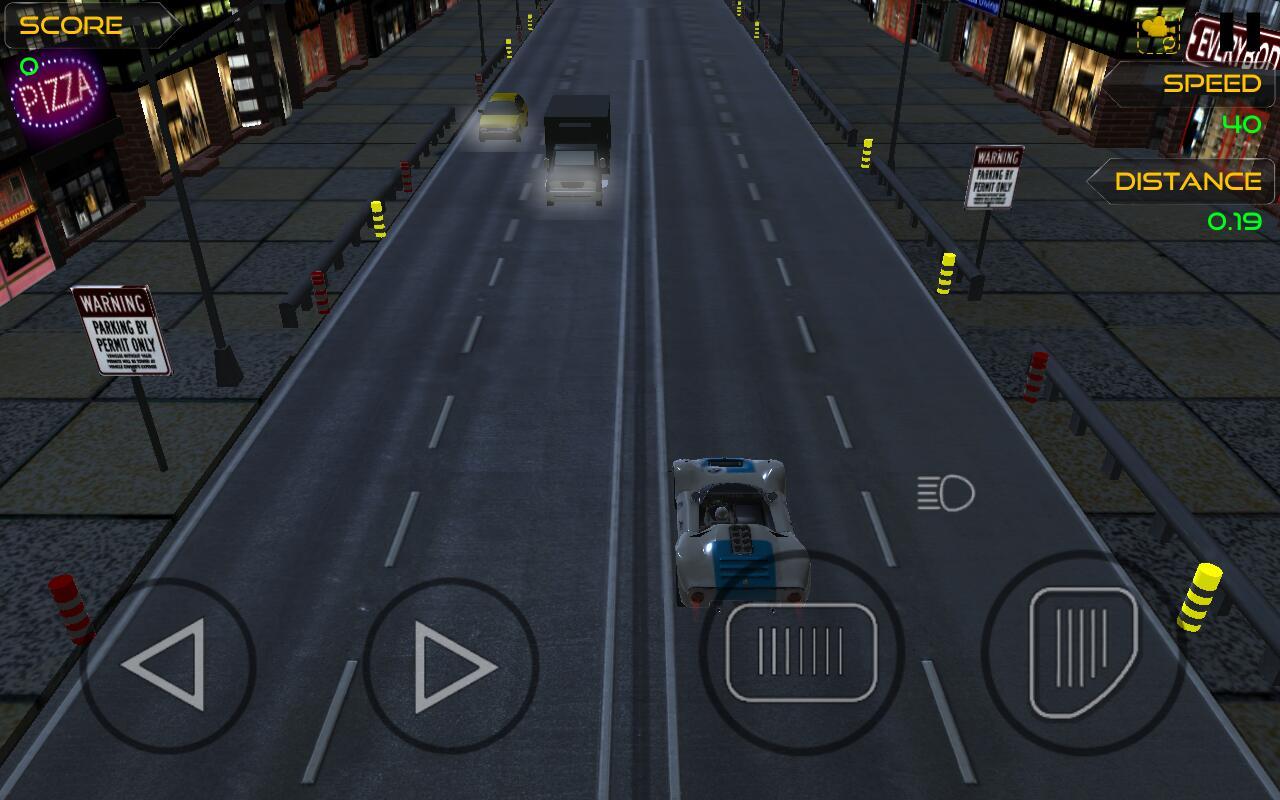Tap the yellow taxi in traffic
The width and height of the screenshot is (1280, 800).
[502, 118]
